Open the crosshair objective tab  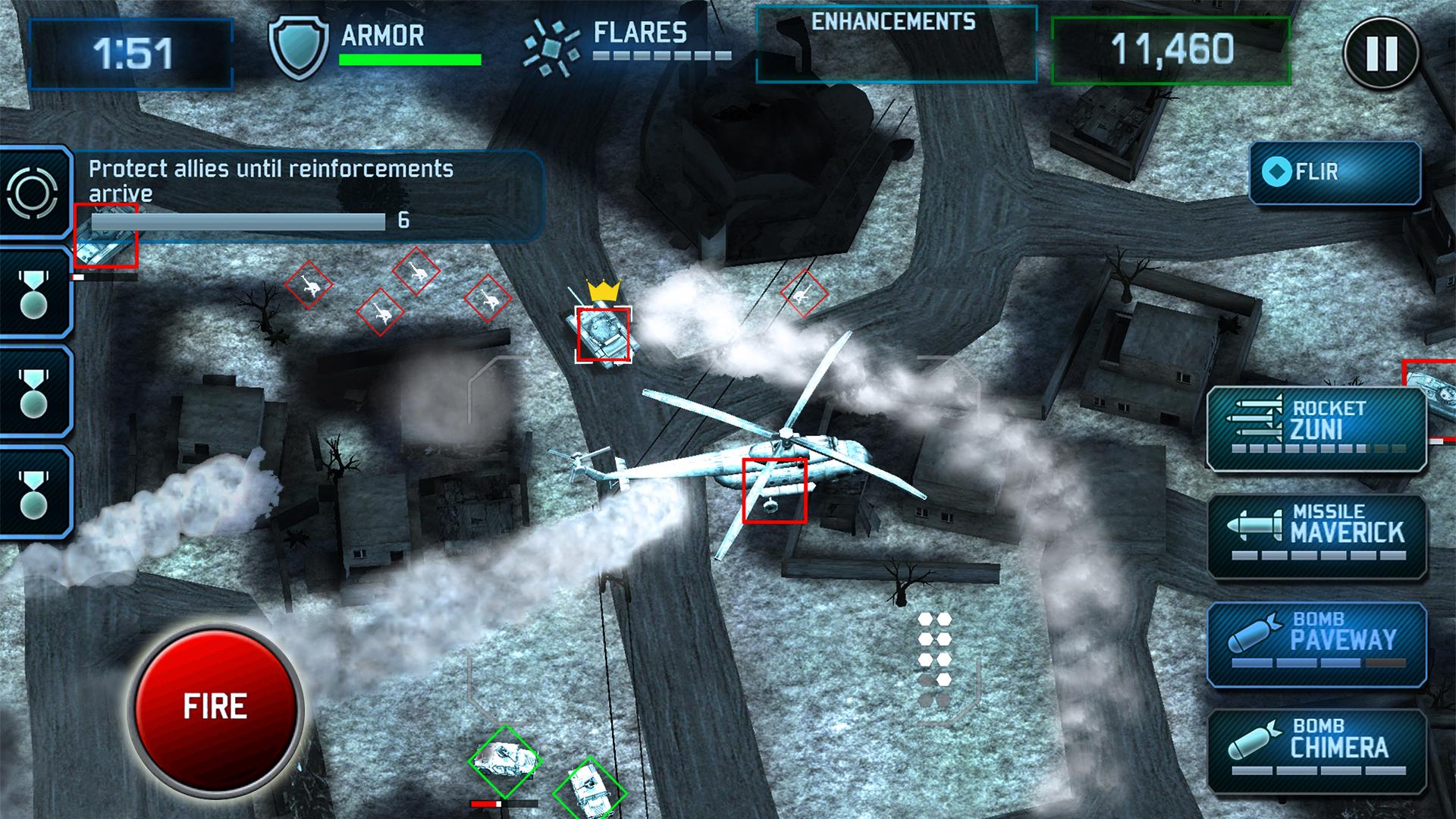pos(33,193)
